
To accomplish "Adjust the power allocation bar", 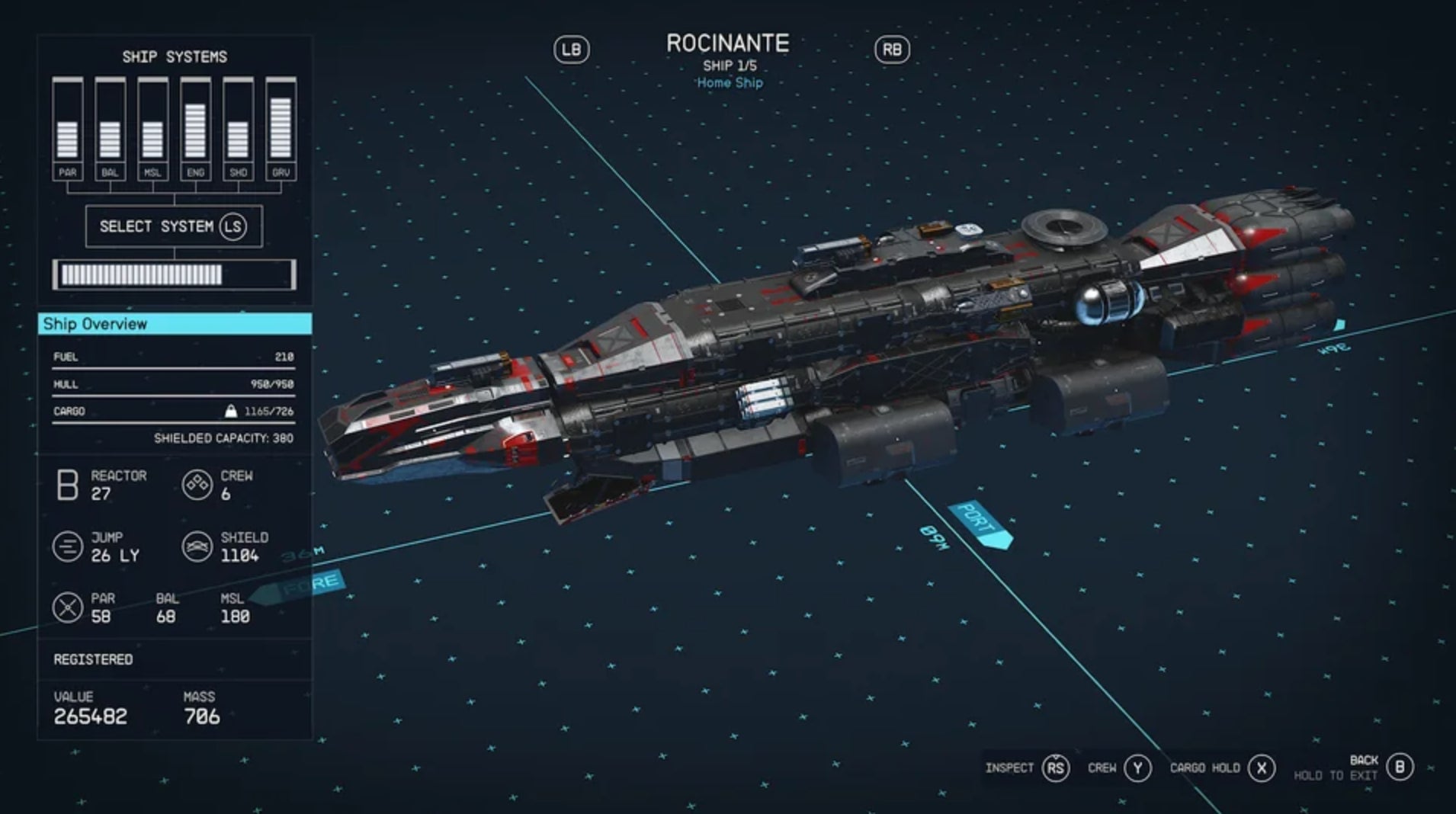I will click(172, 273).
